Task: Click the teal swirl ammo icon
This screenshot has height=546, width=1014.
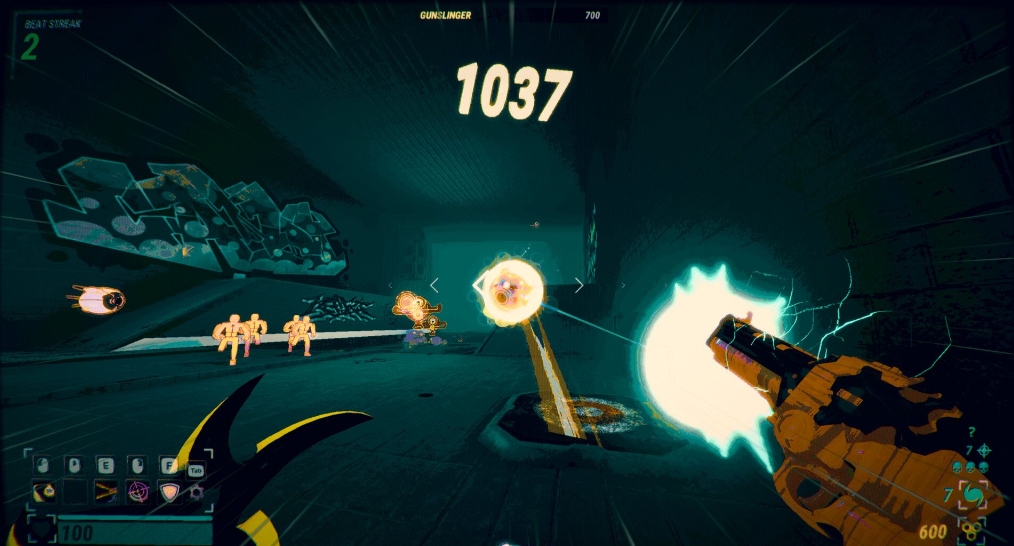Action: pyautogui.click(x=973, y=495)
